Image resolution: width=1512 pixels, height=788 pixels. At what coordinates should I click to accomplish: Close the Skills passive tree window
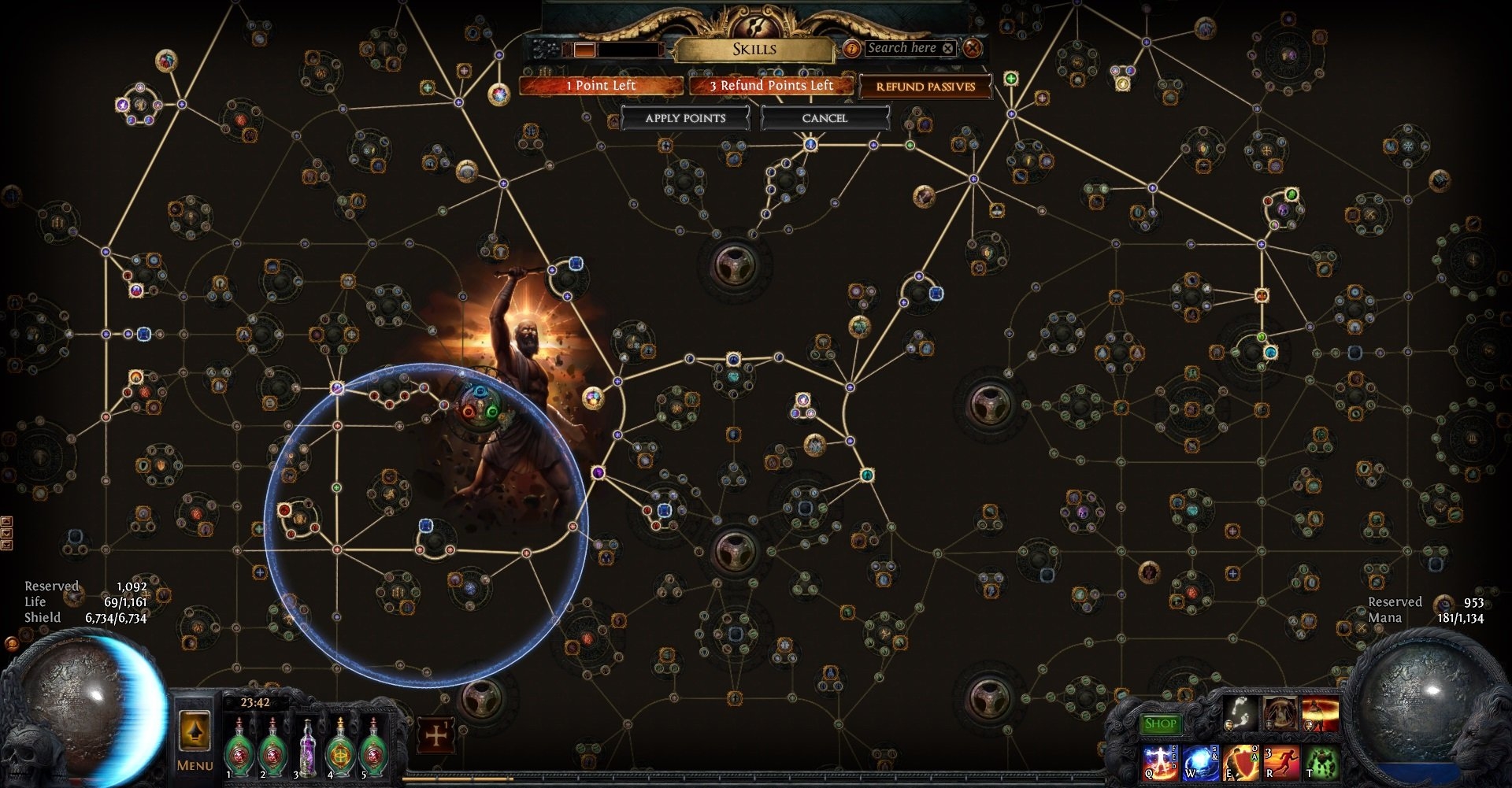click(973, 48)
